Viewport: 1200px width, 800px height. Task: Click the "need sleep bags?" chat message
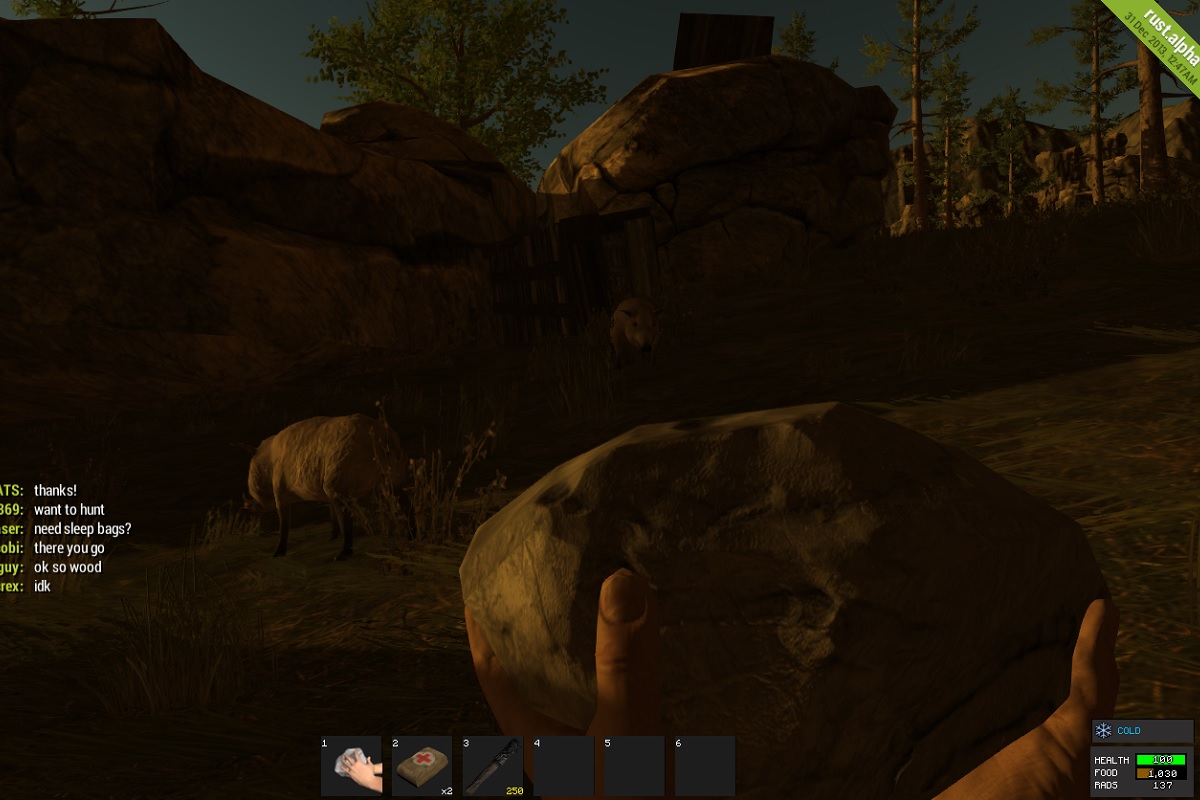click(82, 529)
